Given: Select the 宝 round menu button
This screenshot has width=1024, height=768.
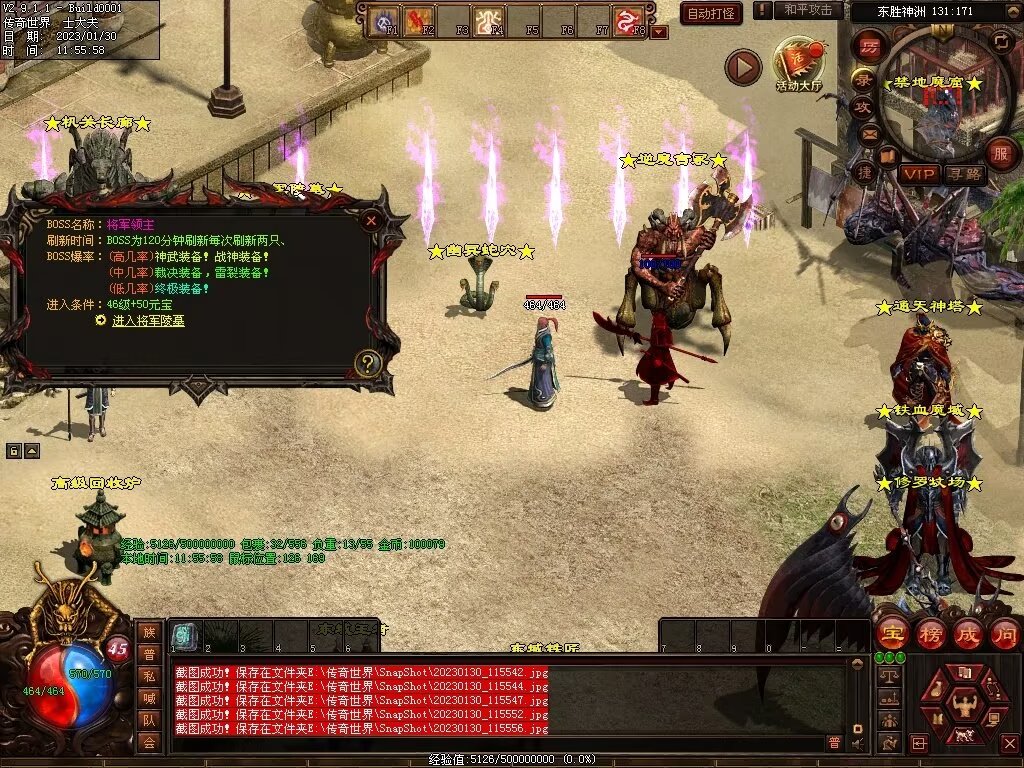Looking at the screenshot, I should point(892,633).
